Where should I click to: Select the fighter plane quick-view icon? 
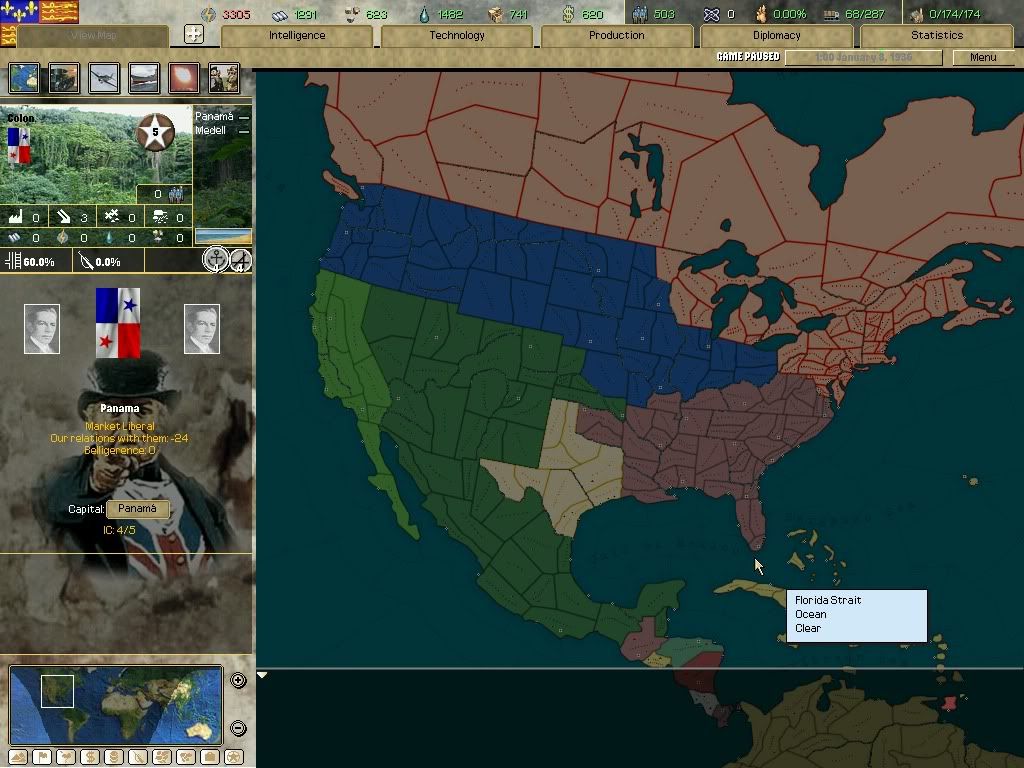(x=104, y=77)
